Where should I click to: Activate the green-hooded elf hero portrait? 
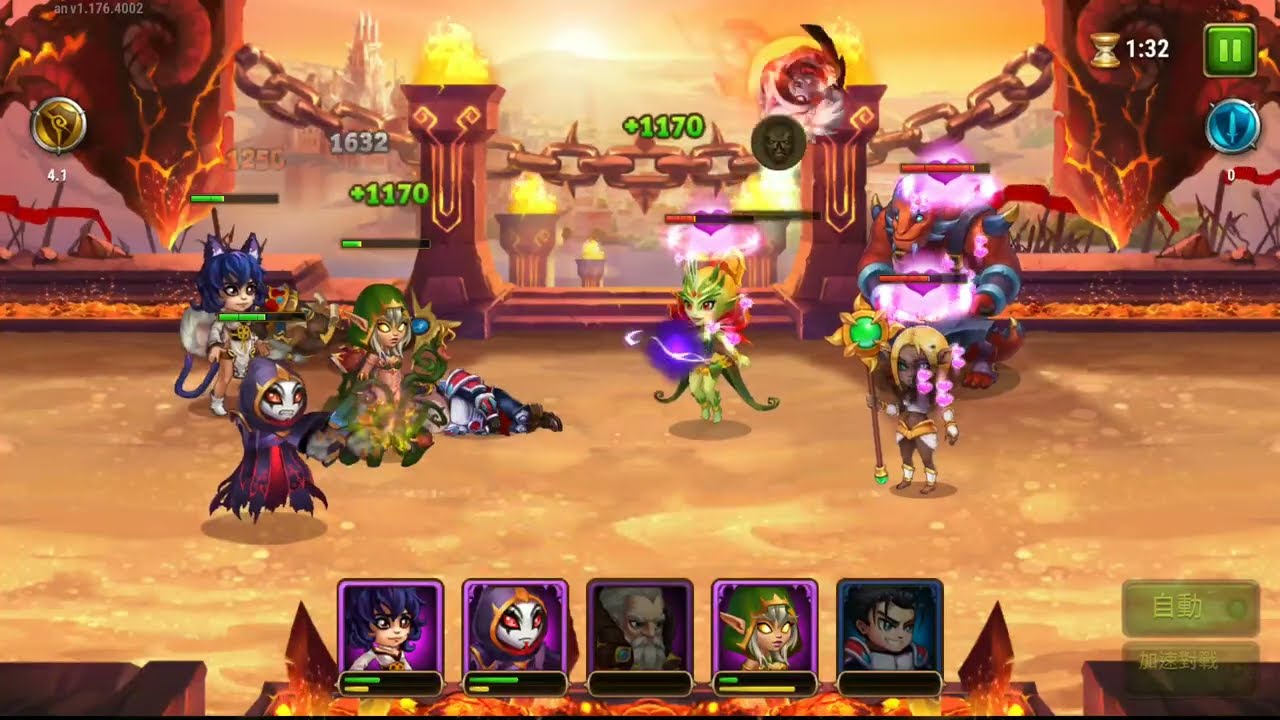coord(765,627)
